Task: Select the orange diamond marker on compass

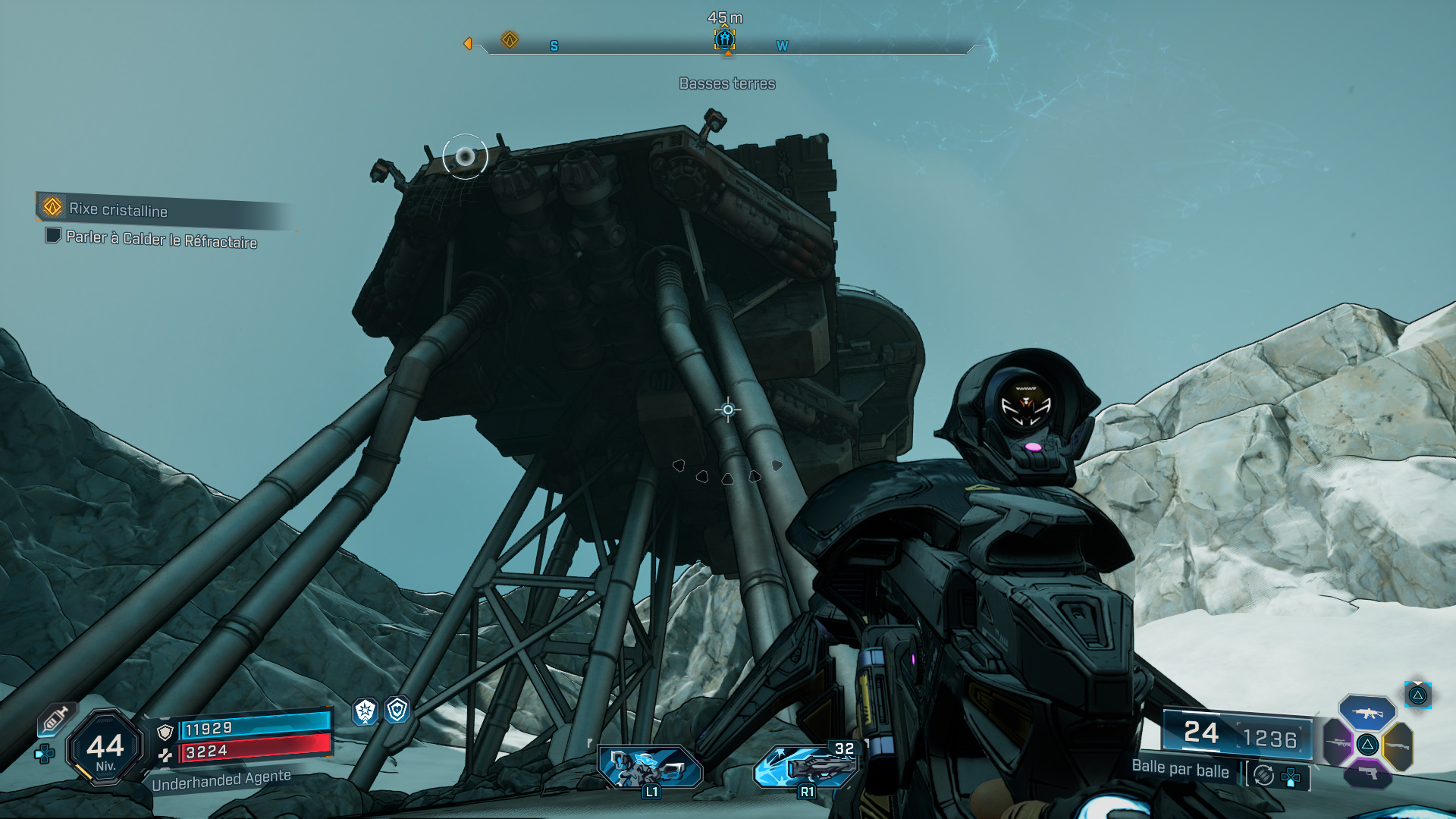Action: [x=510, y=39]
